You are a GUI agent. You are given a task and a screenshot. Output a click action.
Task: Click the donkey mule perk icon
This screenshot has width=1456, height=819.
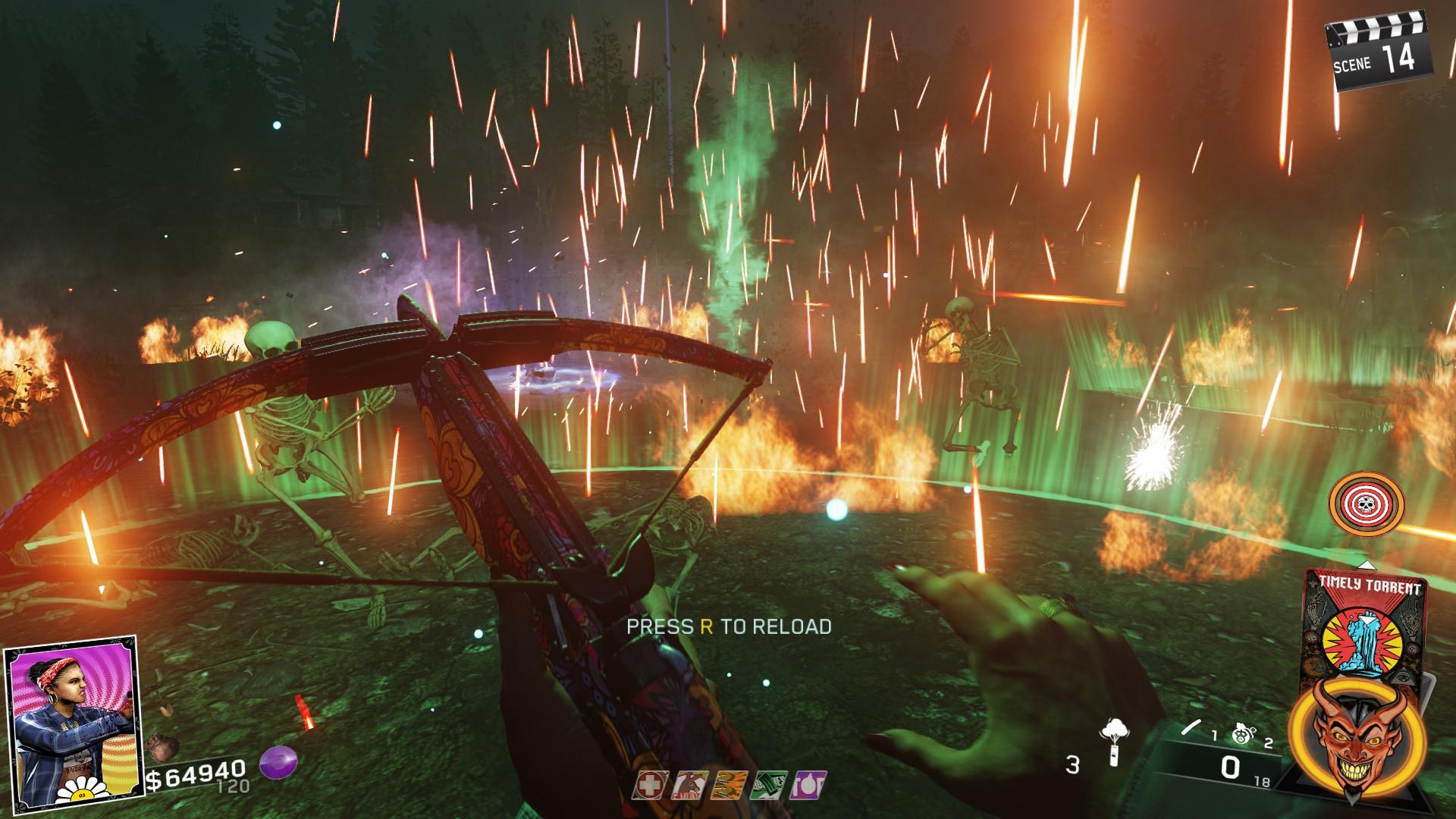coord(691,785)
